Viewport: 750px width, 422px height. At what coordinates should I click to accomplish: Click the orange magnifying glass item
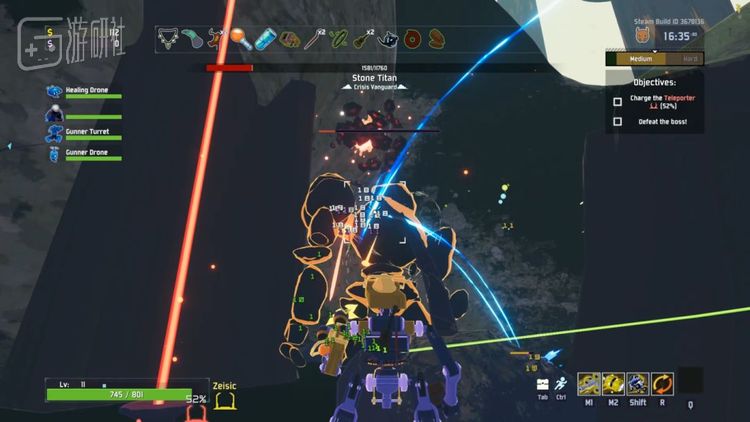[240, 39]
